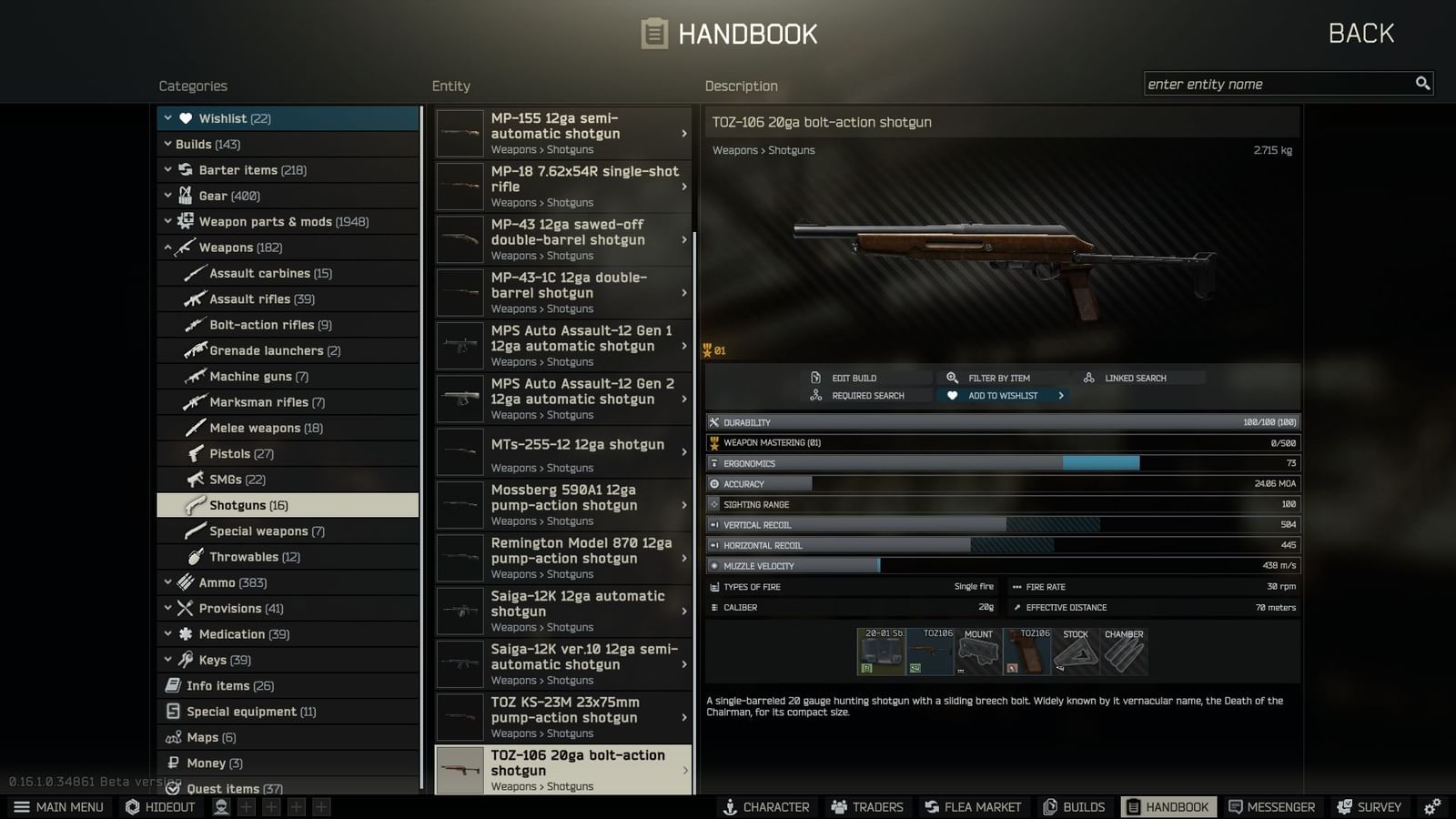This screenshot has height=819, width=1456.
Task: Open the Messenger icon
Action: pyautogui.click(x=1271, y=806)
